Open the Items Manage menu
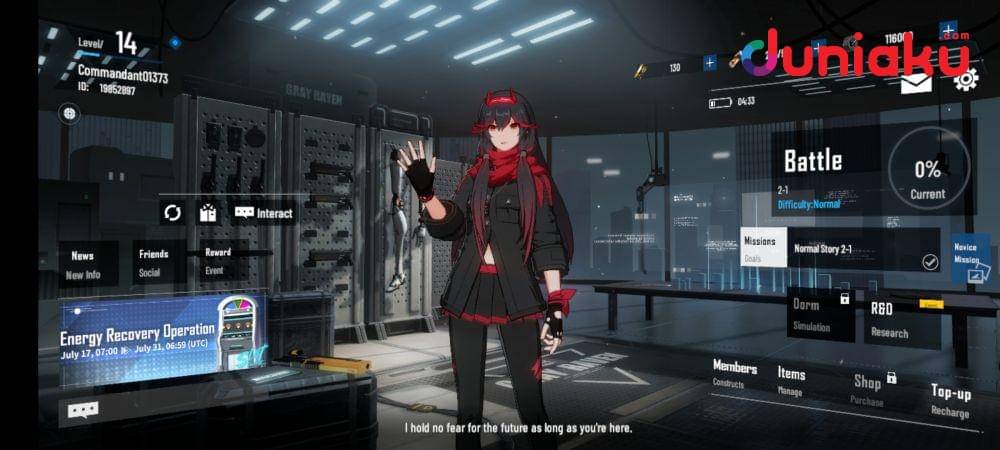This screenshot has height=450, width=1000. (791, 380)
